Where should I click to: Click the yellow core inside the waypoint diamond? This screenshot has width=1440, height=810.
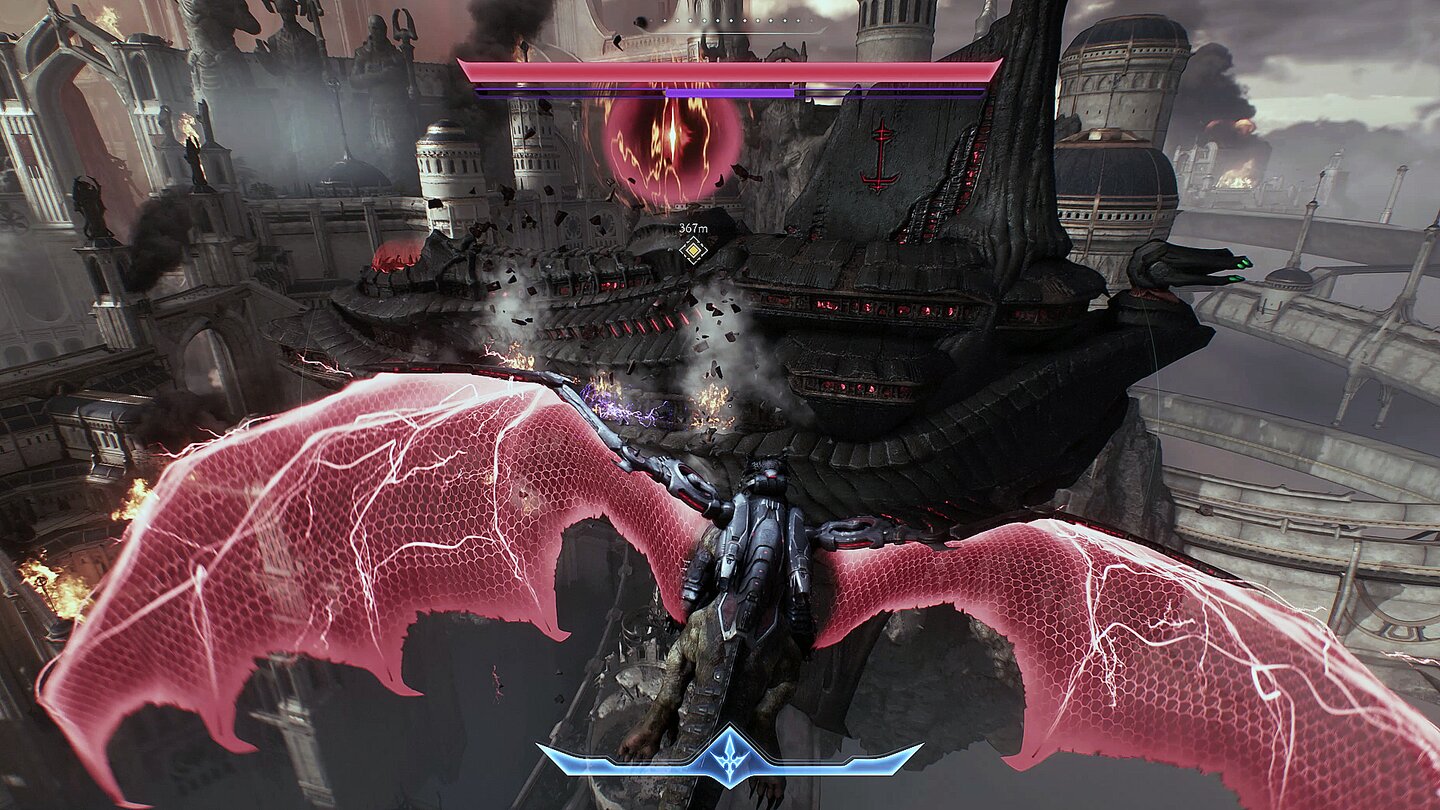pos(694,250)
